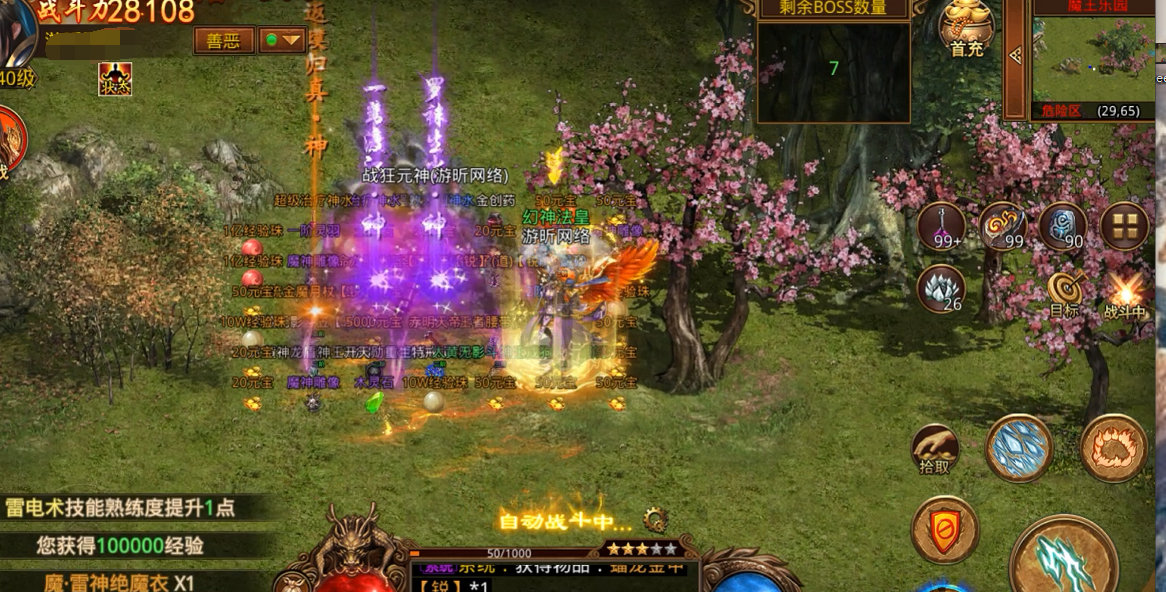Select a target with the 目标 button
The height and width of the screenshot is (592, 1166).
tap(1064, 292)
